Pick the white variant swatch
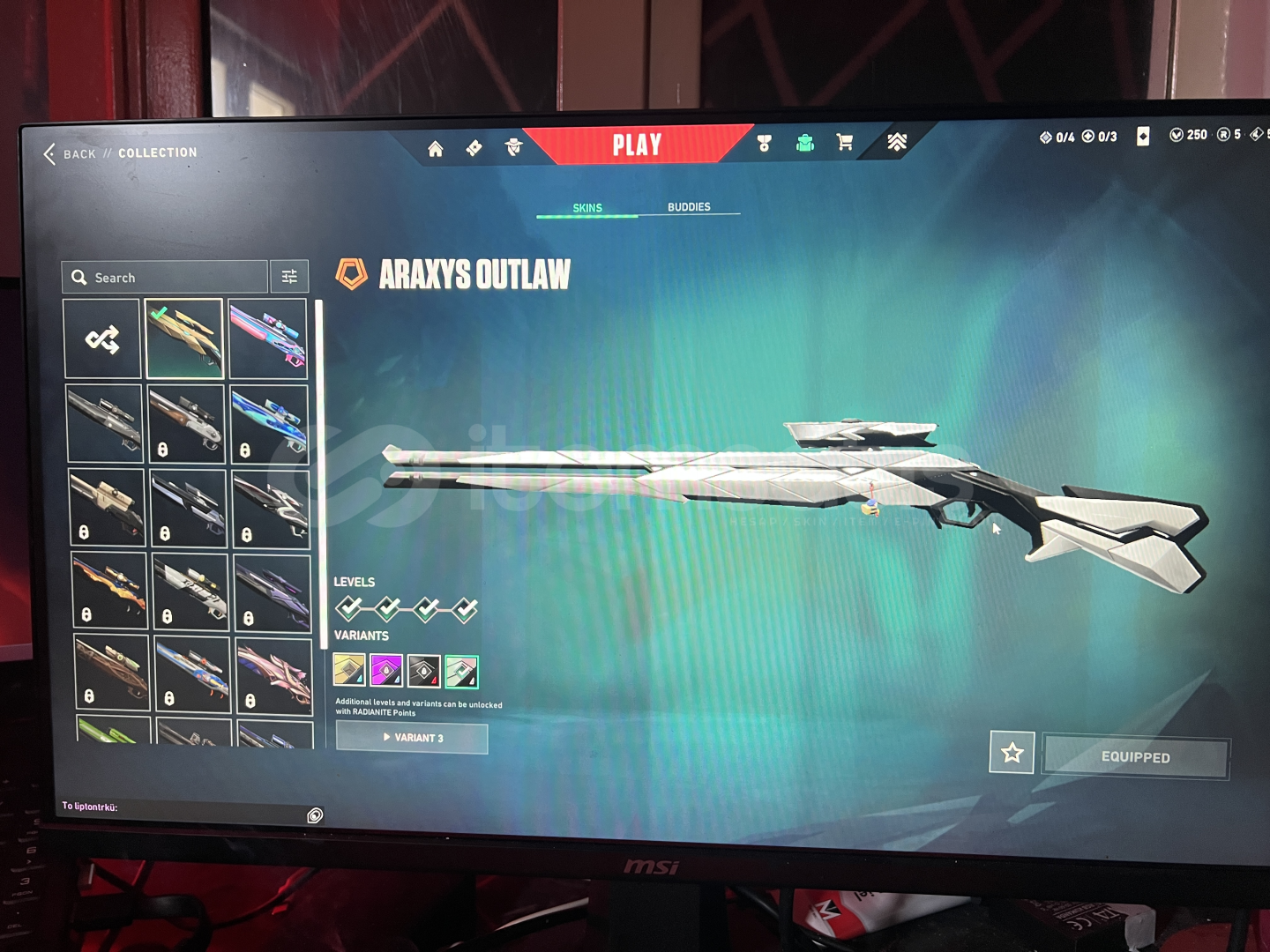 pyautogui.click(x=461, y=672)
